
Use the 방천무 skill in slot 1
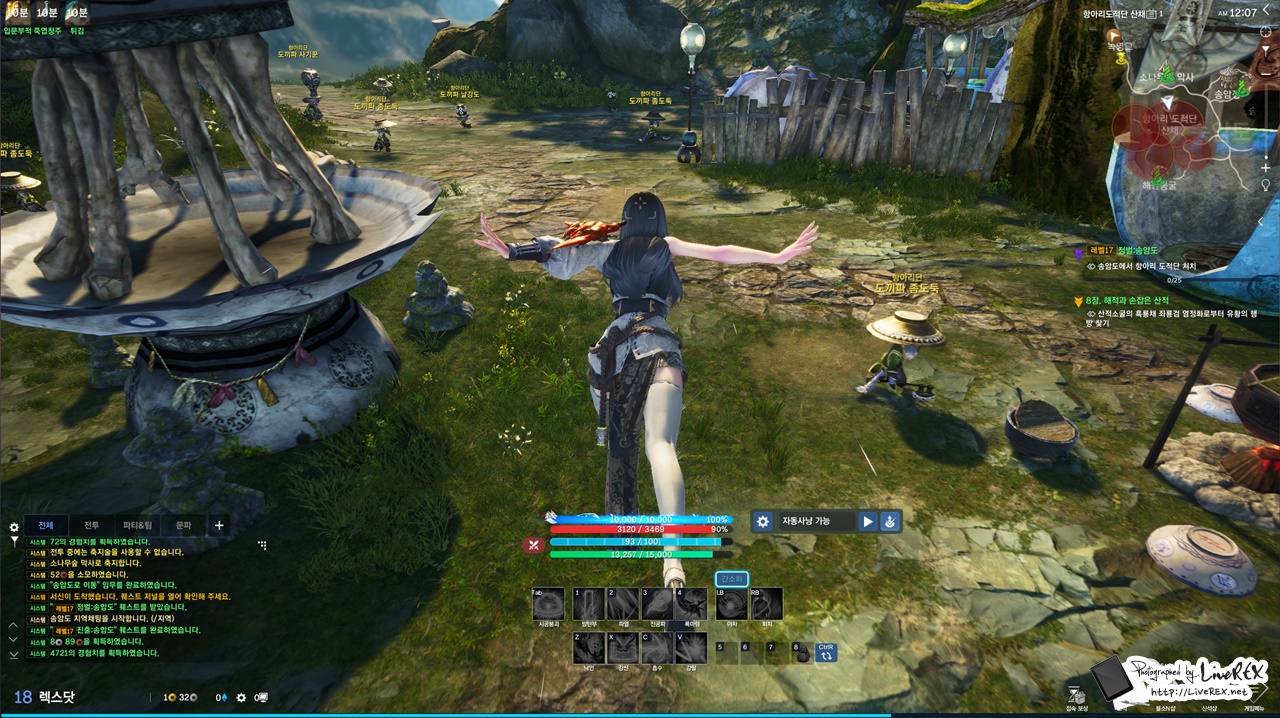coord(588,604)
